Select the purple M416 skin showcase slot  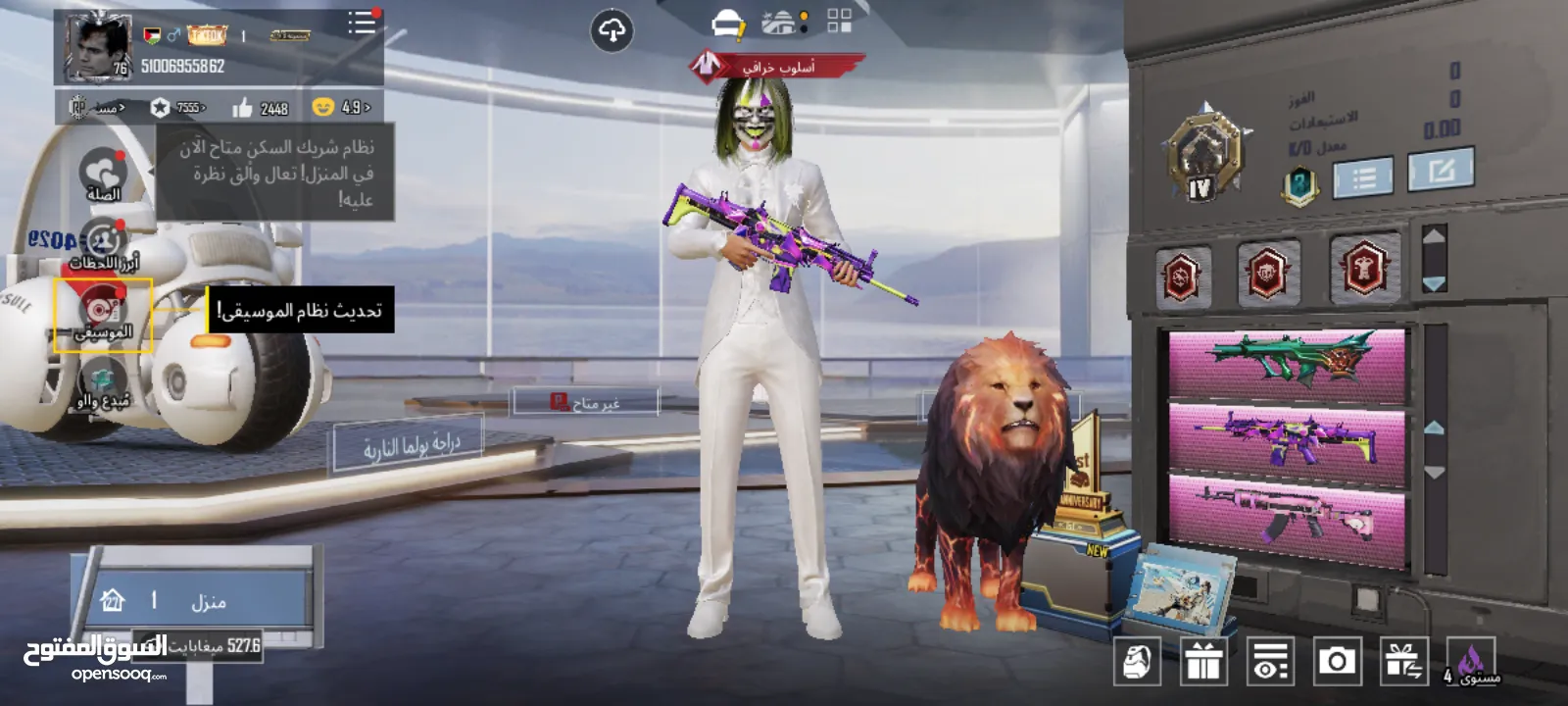click(x=1287, y=437)
